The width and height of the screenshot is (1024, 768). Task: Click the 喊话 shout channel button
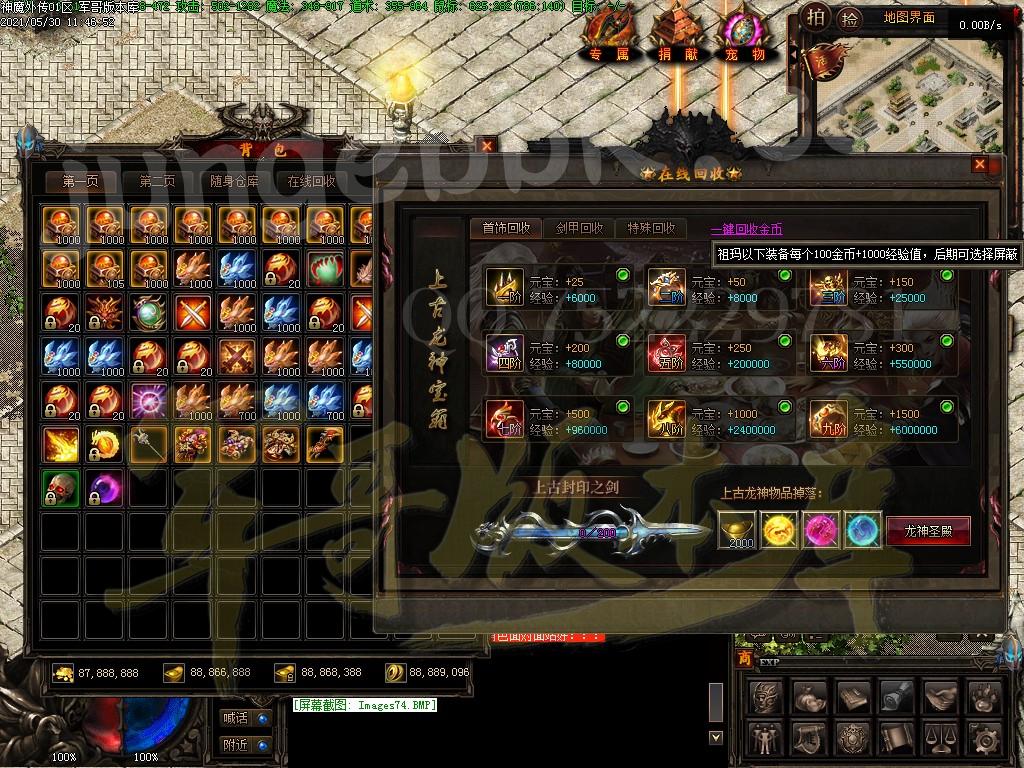(245, 718)
